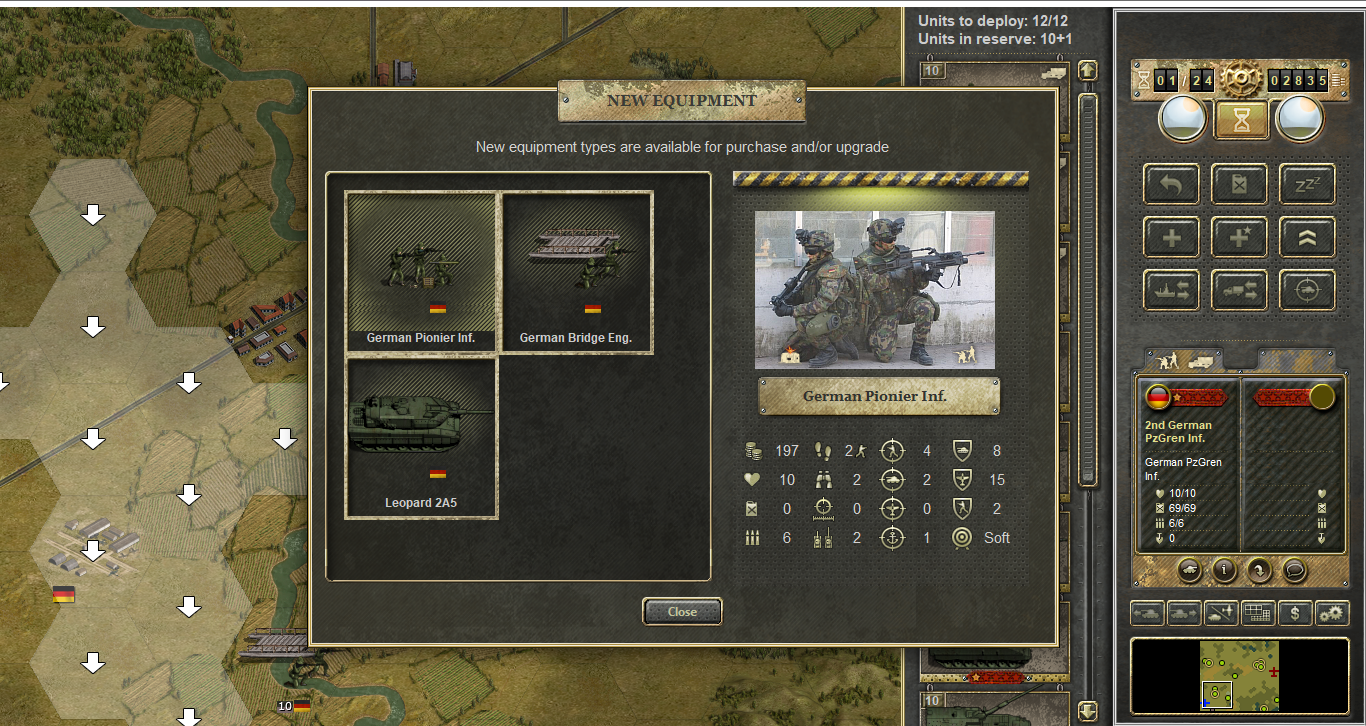Image resolution: width=1366 pixels, height=726 pixels.
Task: Put the unit to sleep with the Zzz button
Action: 1307,184
